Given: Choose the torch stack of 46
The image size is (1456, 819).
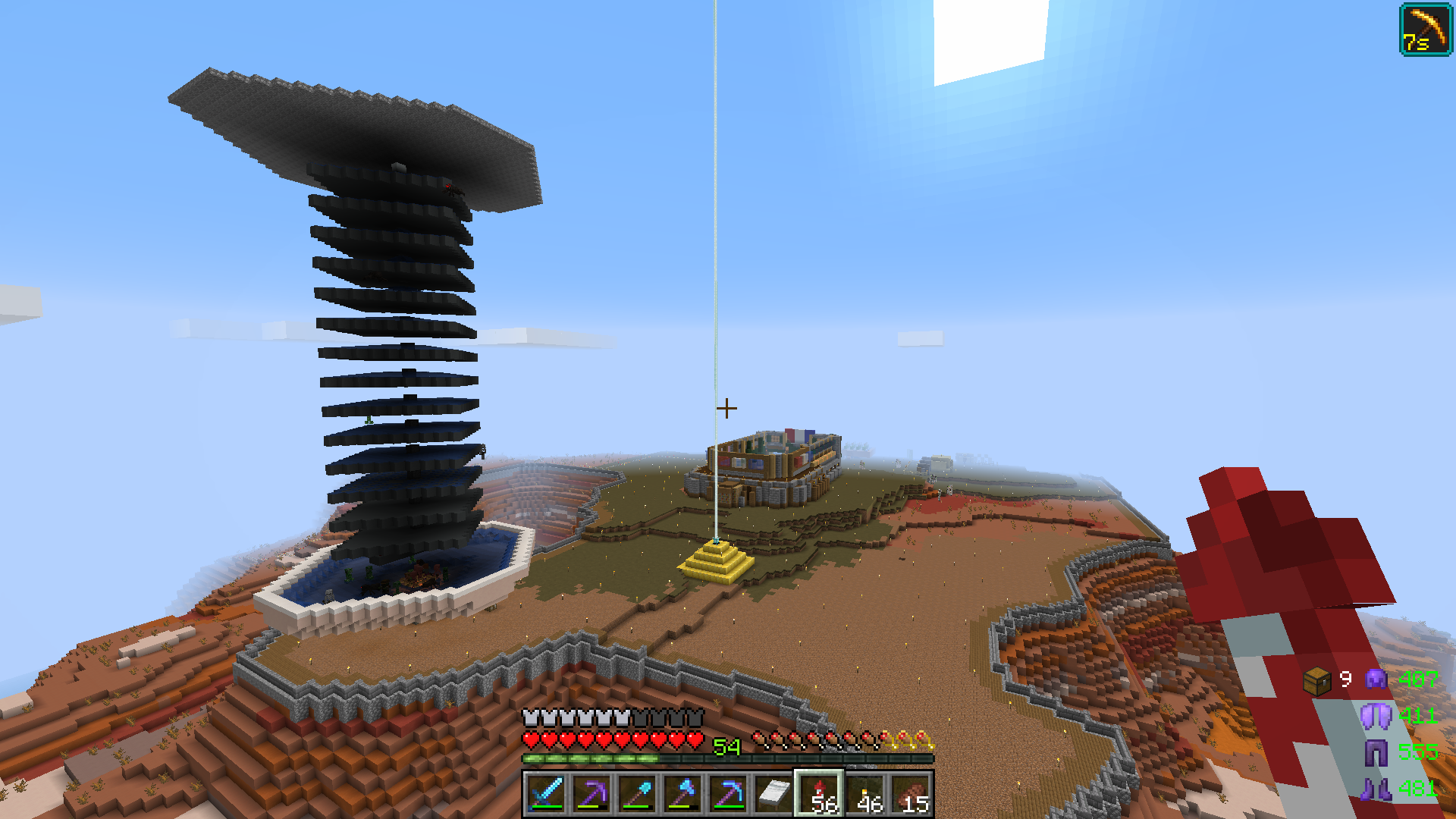Looking at the screenshot, I should [x=866, y=793].
